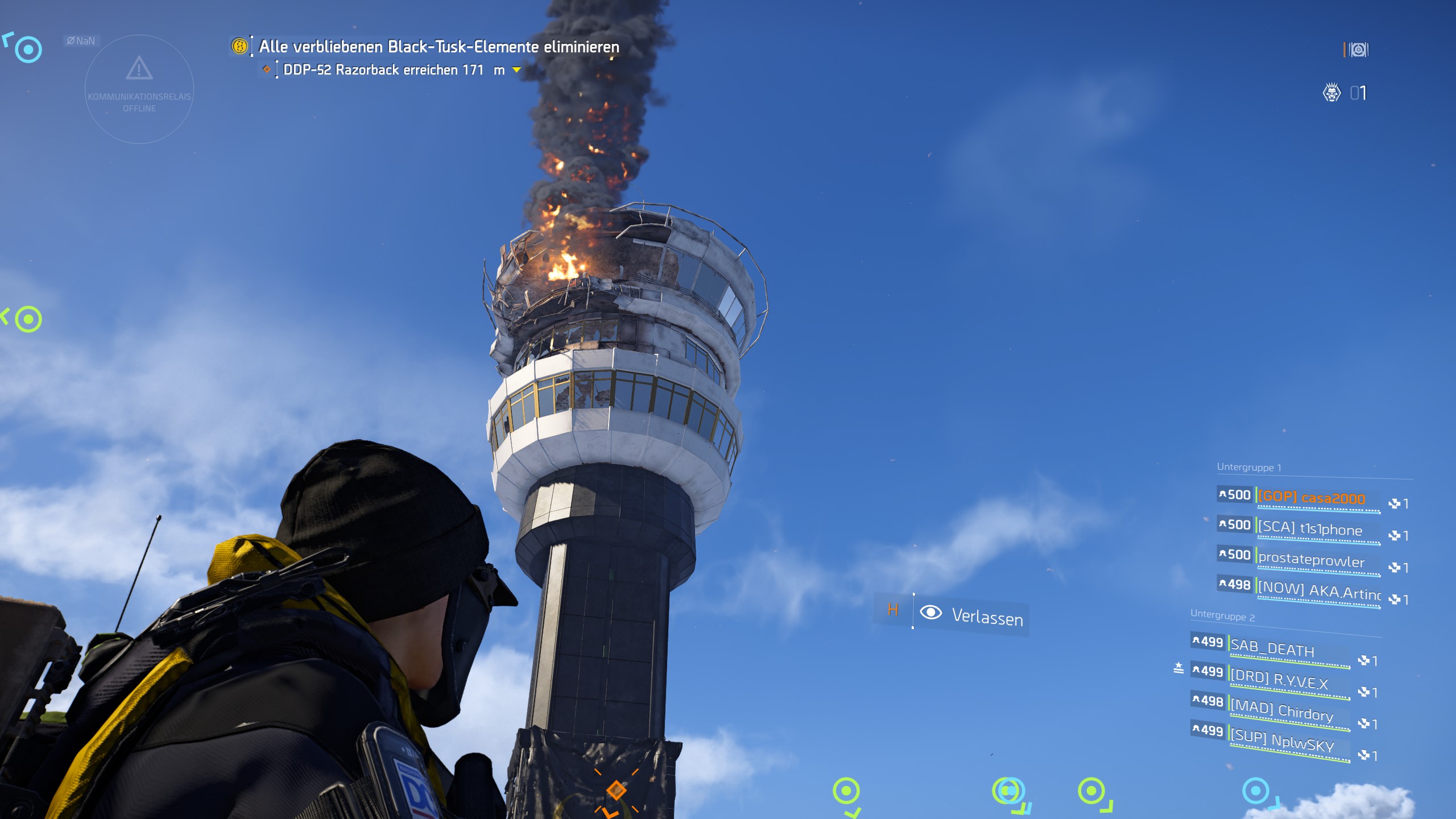Screen dimensions: 1456x819
Task: Choose player prostateprowler from the group list
Action: point(1310,560)
